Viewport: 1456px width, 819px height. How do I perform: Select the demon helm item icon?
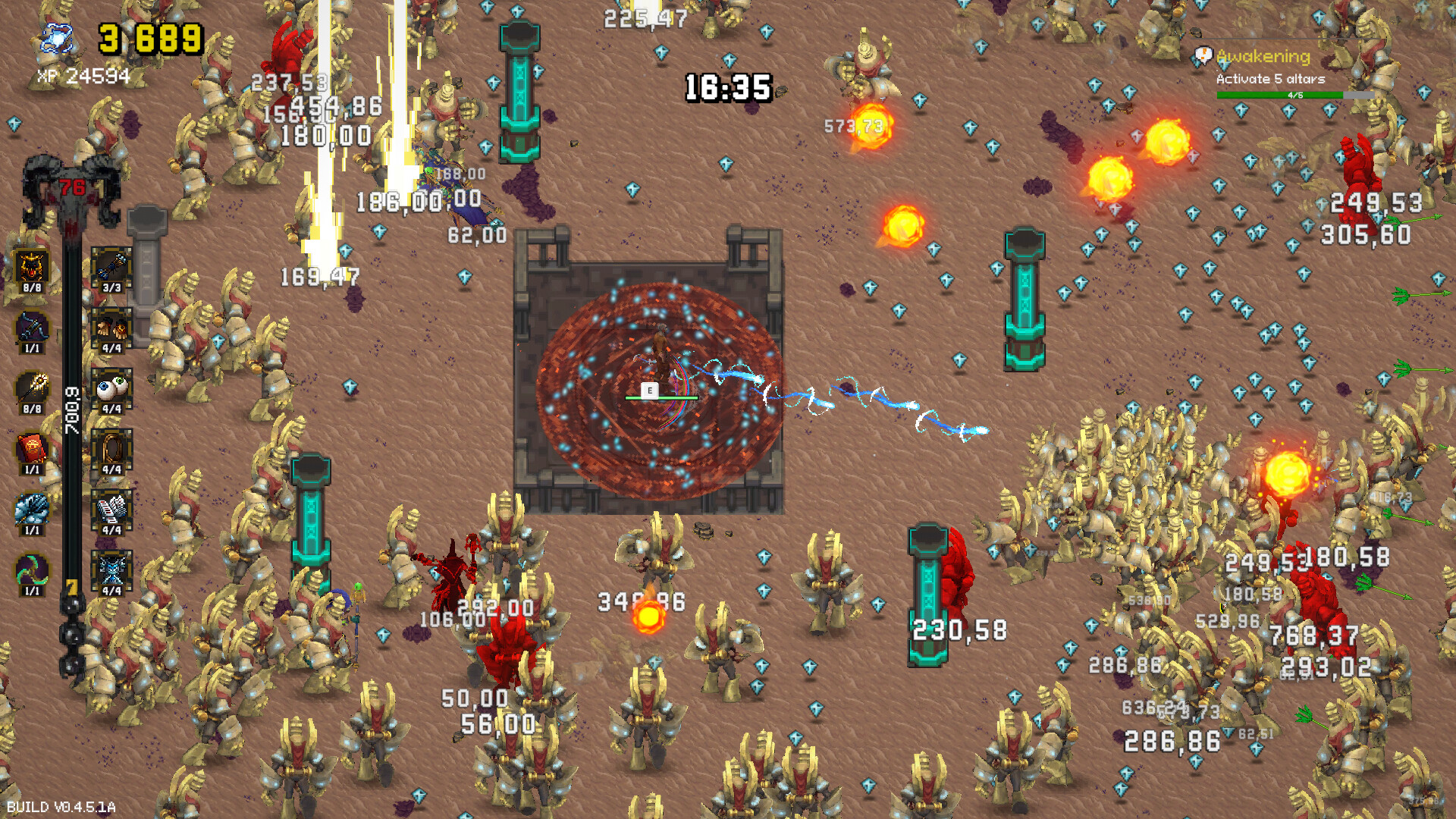click(x=31, y=267)
